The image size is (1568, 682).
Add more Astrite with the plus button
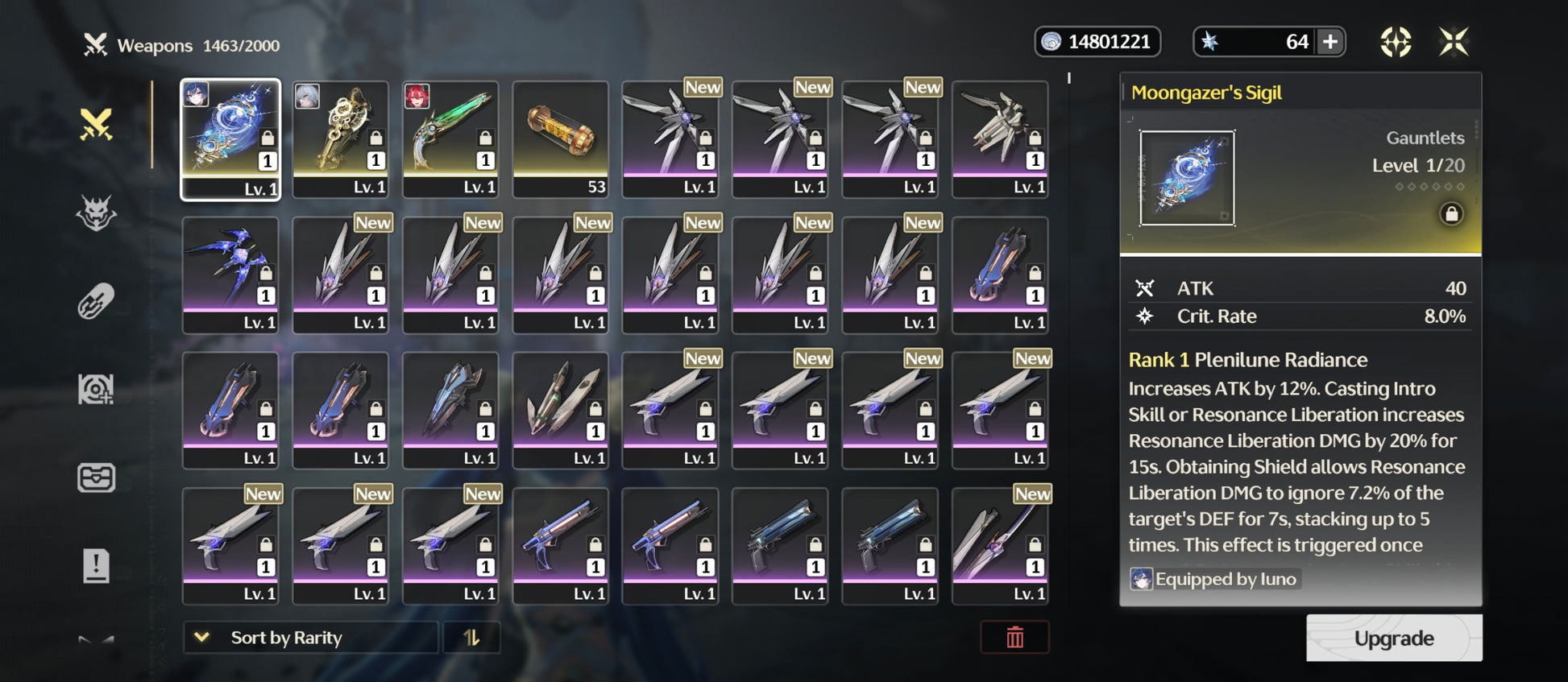pos(1330,42)
